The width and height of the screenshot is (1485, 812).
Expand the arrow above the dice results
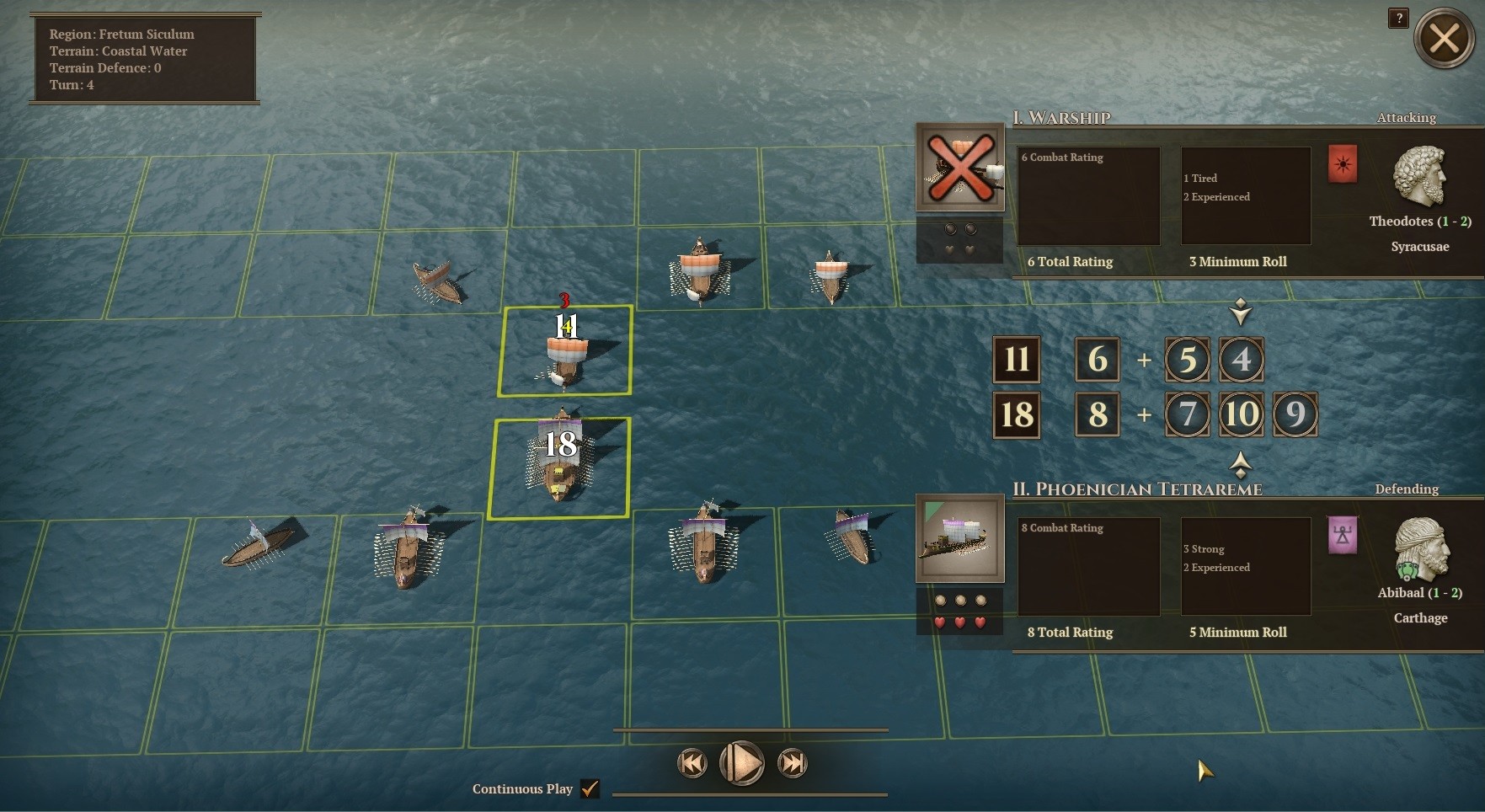click(x=1241, y=311)
